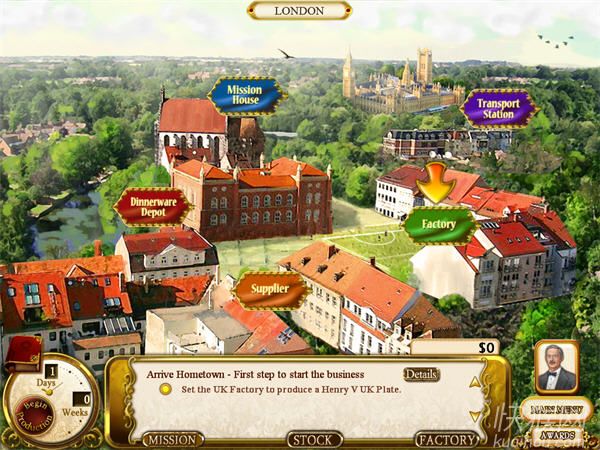The height and width of the screenshot is (450, 600).
Task: Show mission Details
Action: click(x=421, y=375)
